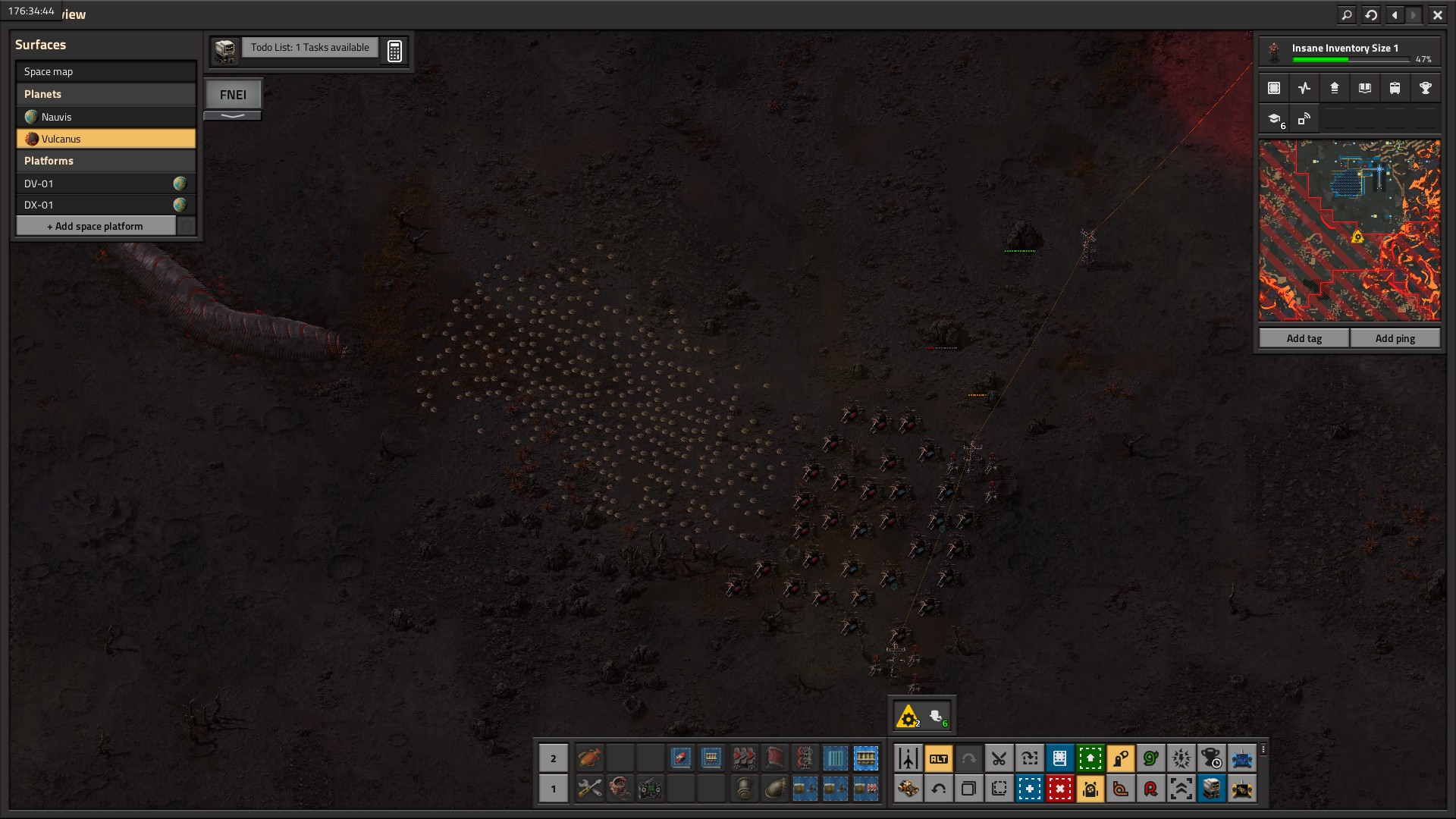Open the Todo List tasks panel

[309, 48]
